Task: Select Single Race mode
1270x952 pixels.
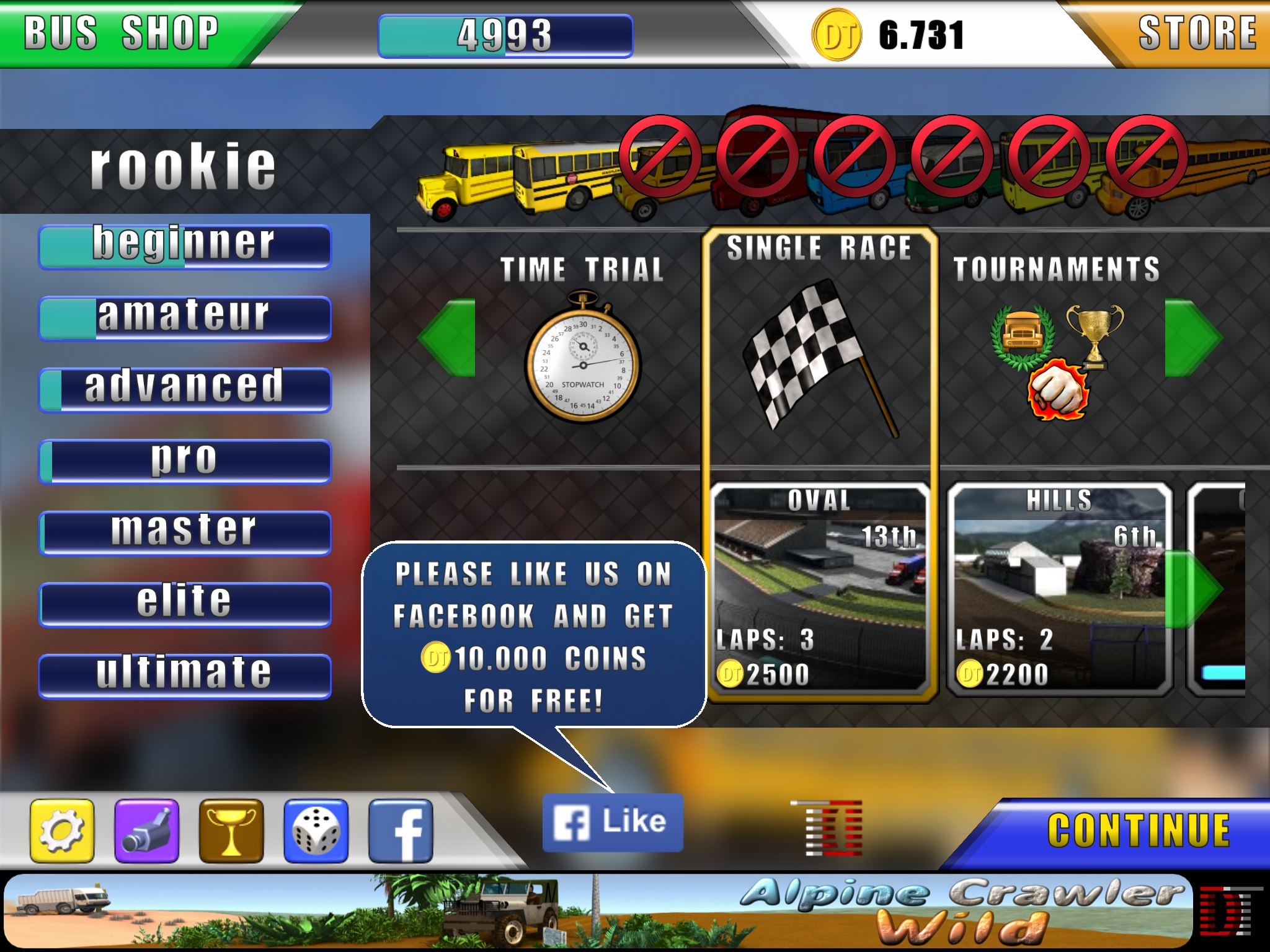Action: 819,347
